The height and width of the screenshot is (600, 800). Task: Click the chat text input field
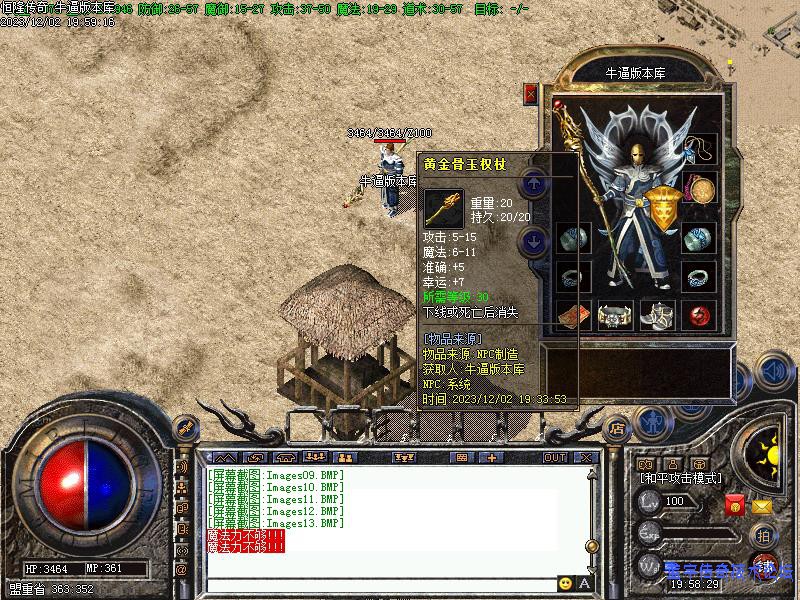380,583
